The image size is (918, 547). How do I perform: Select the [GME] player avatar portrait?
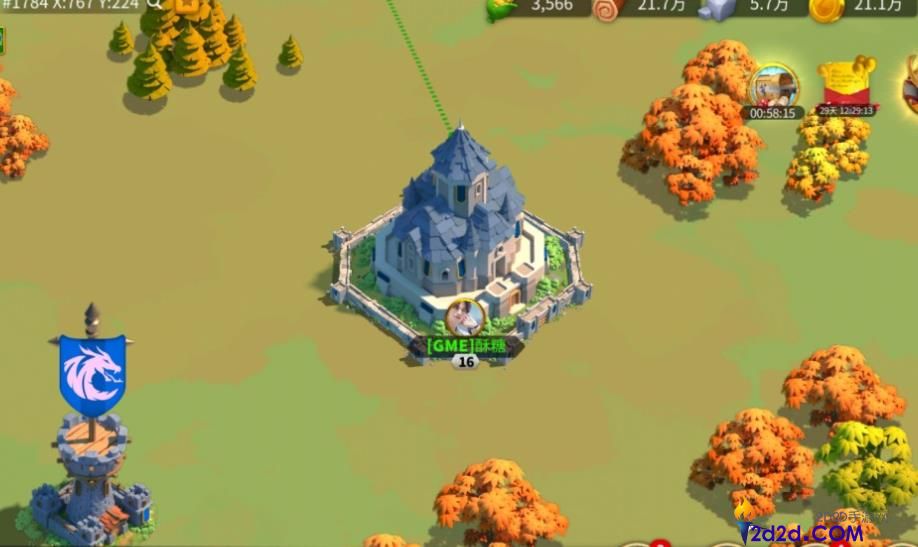click(x=465, y=317)
